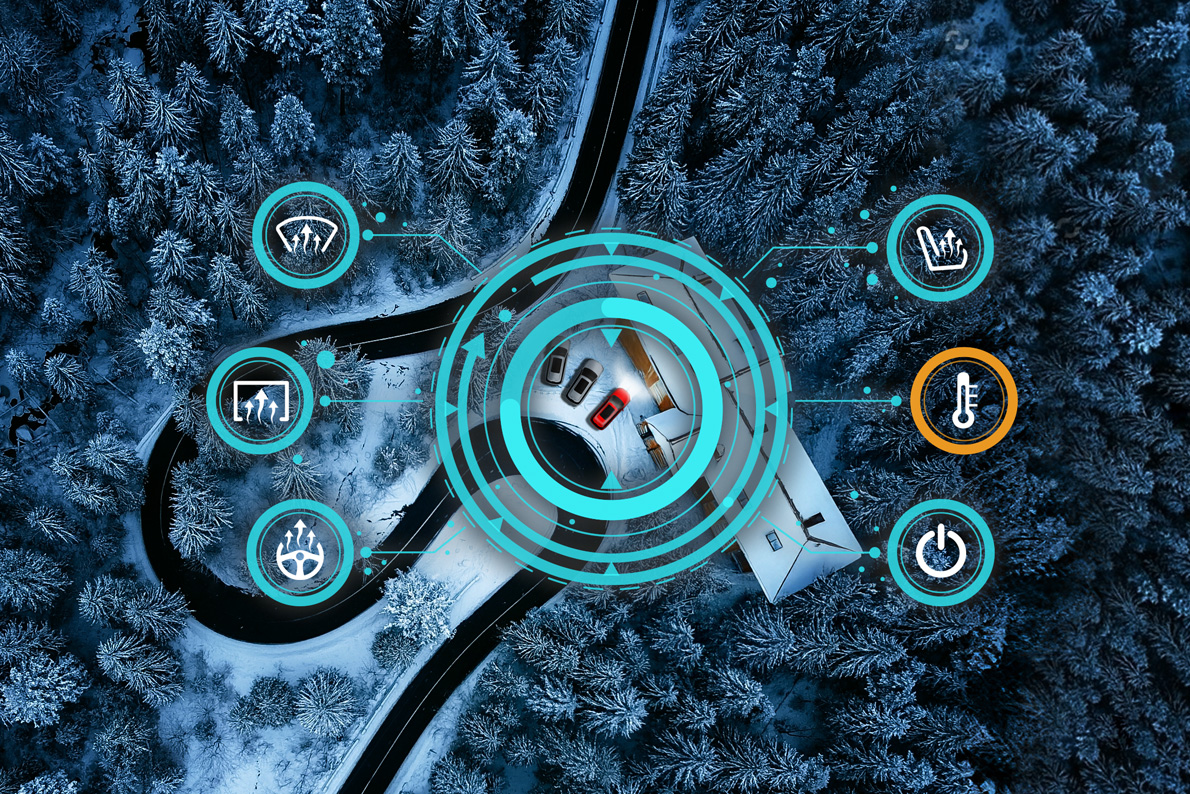Turn on the rear window defogger
Viewport: 1190px width, 794px height.
click(x=260, y=400)
